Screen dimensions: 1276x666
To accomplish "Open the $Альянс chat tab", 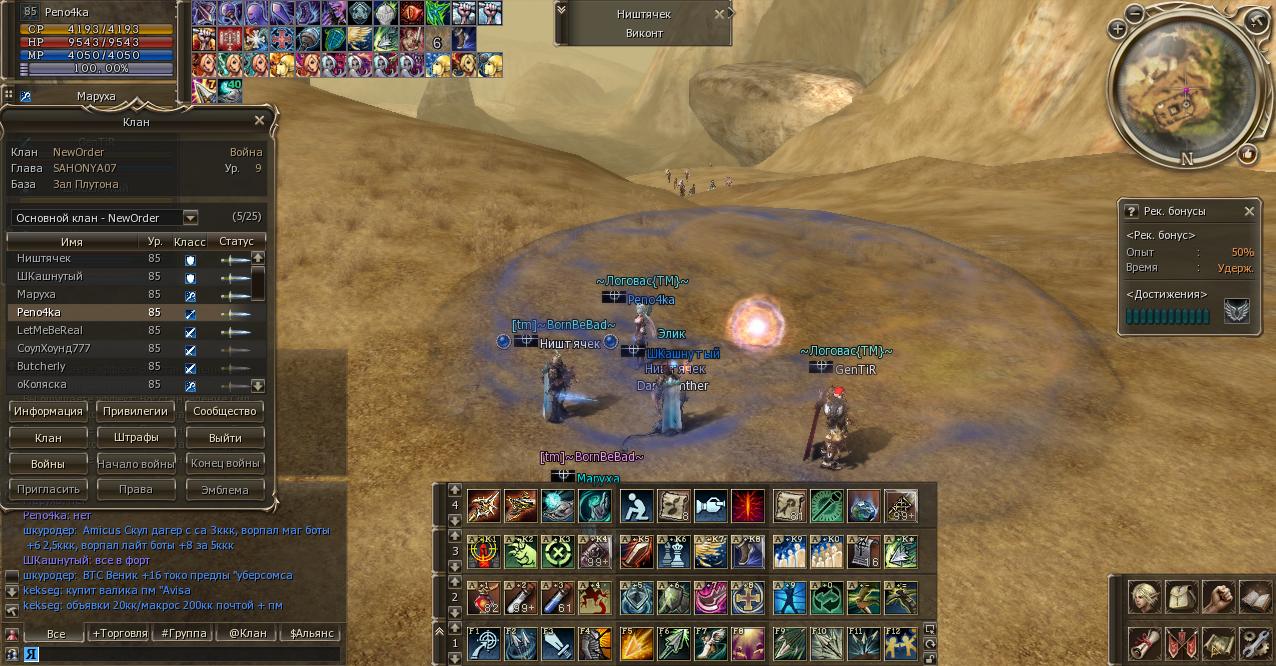I will coord(310,633).
